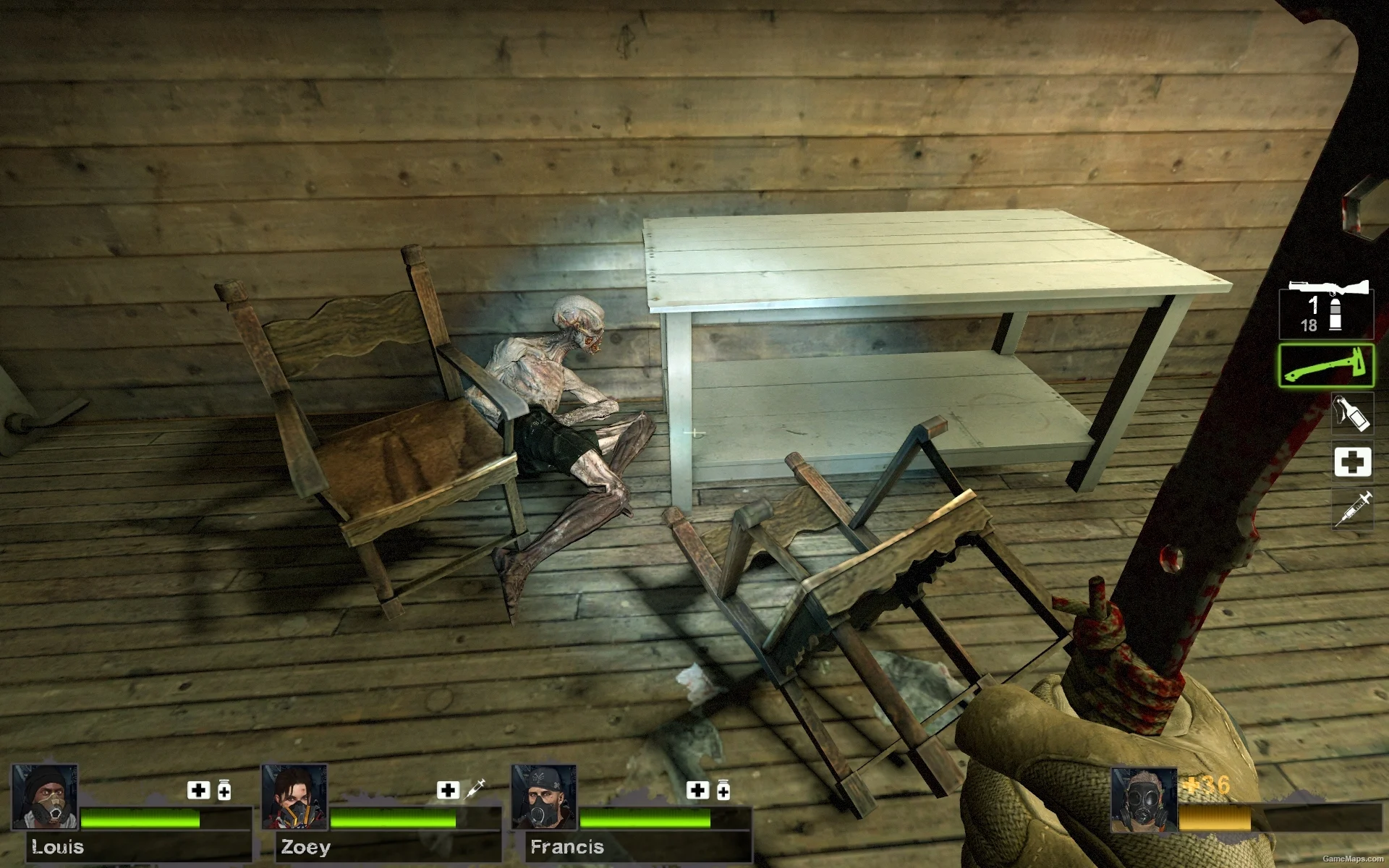Select the green axe melee slot

(1326, 366)
